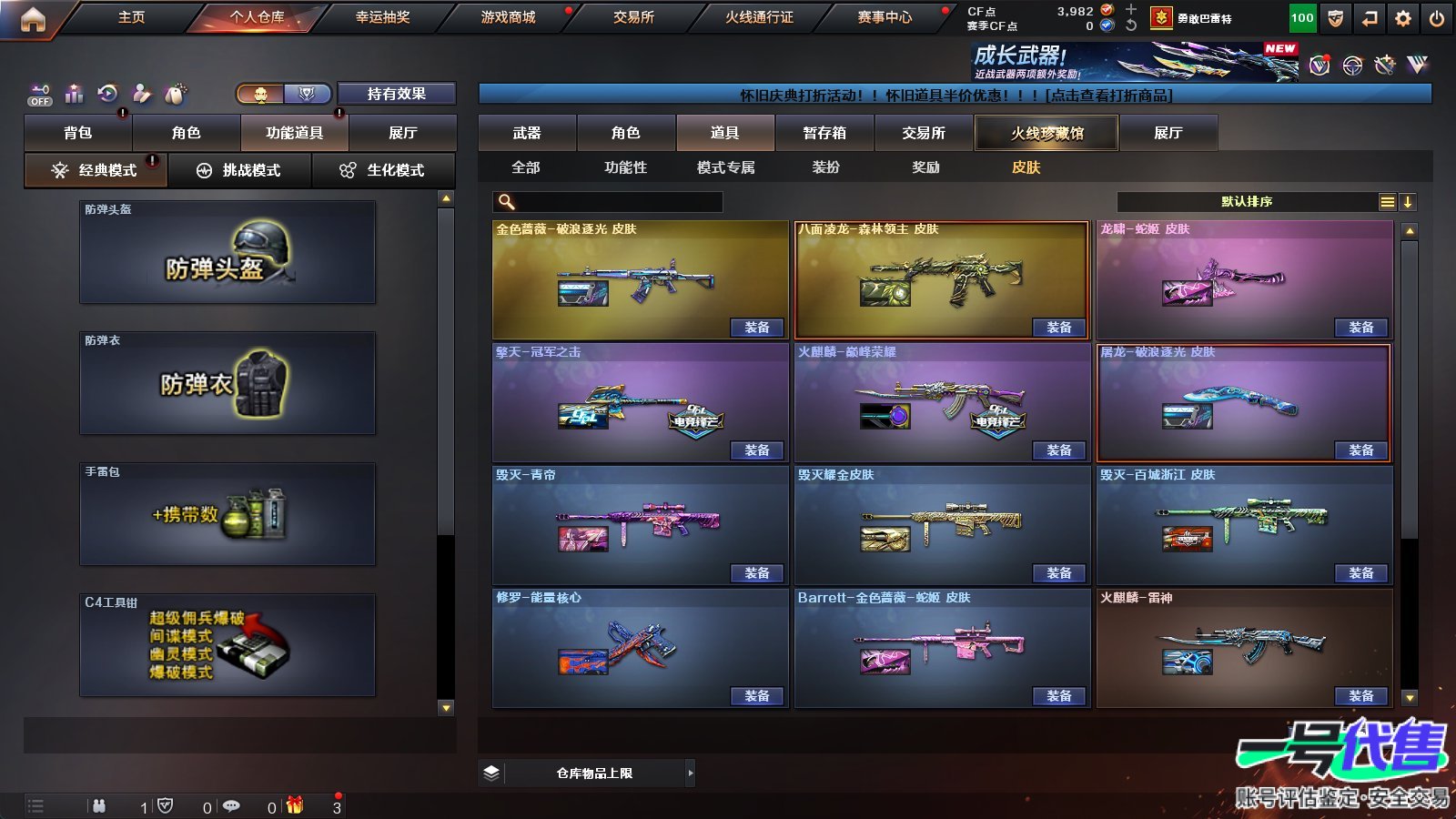Select the 防弹头盔 helmet slot
The height and width of the screenshot is (819, 1456).
tap(227, 252)
